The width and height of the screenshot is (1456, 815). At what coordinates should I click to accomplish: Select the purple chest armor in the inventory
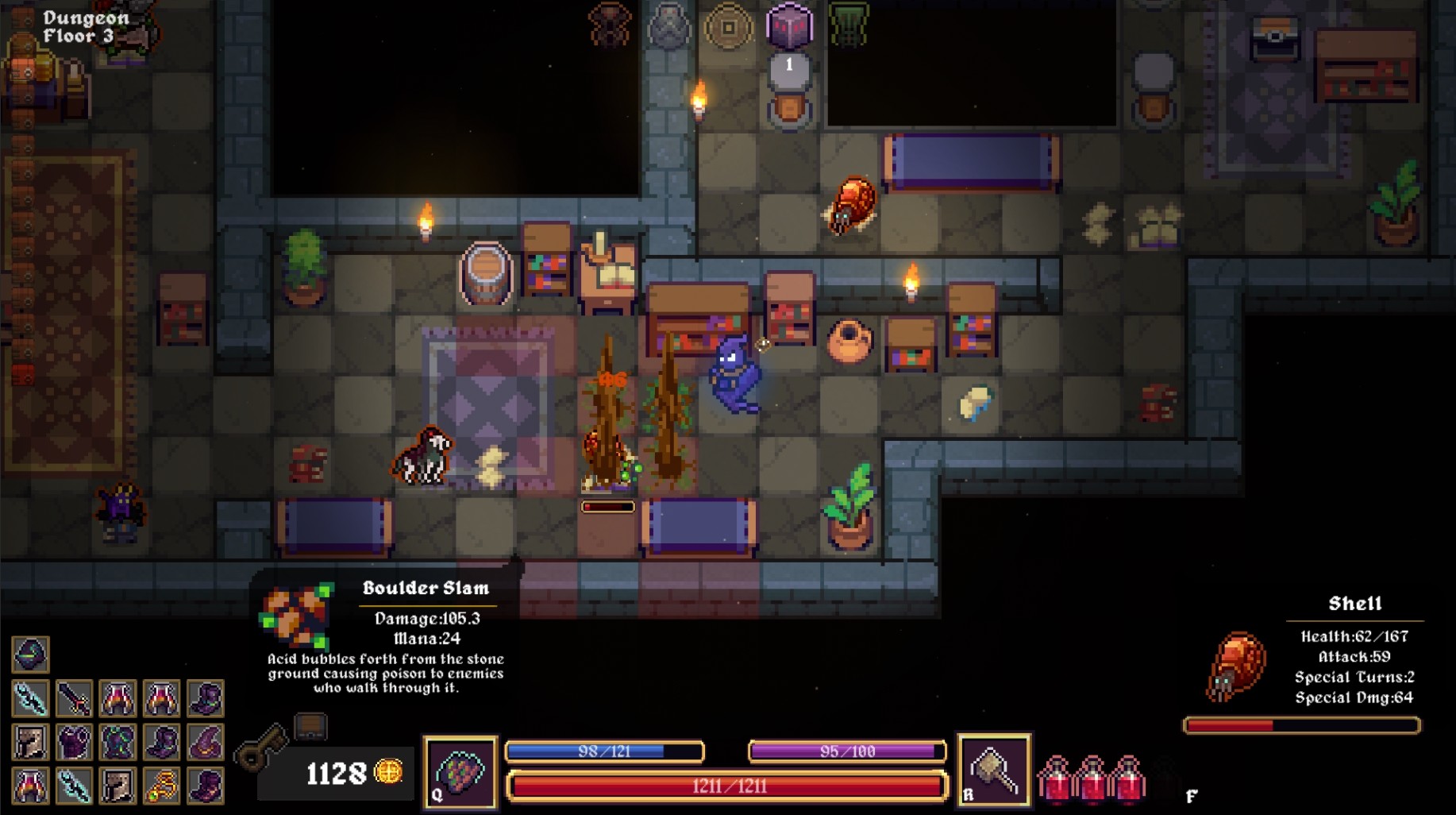tap(75, 742)
